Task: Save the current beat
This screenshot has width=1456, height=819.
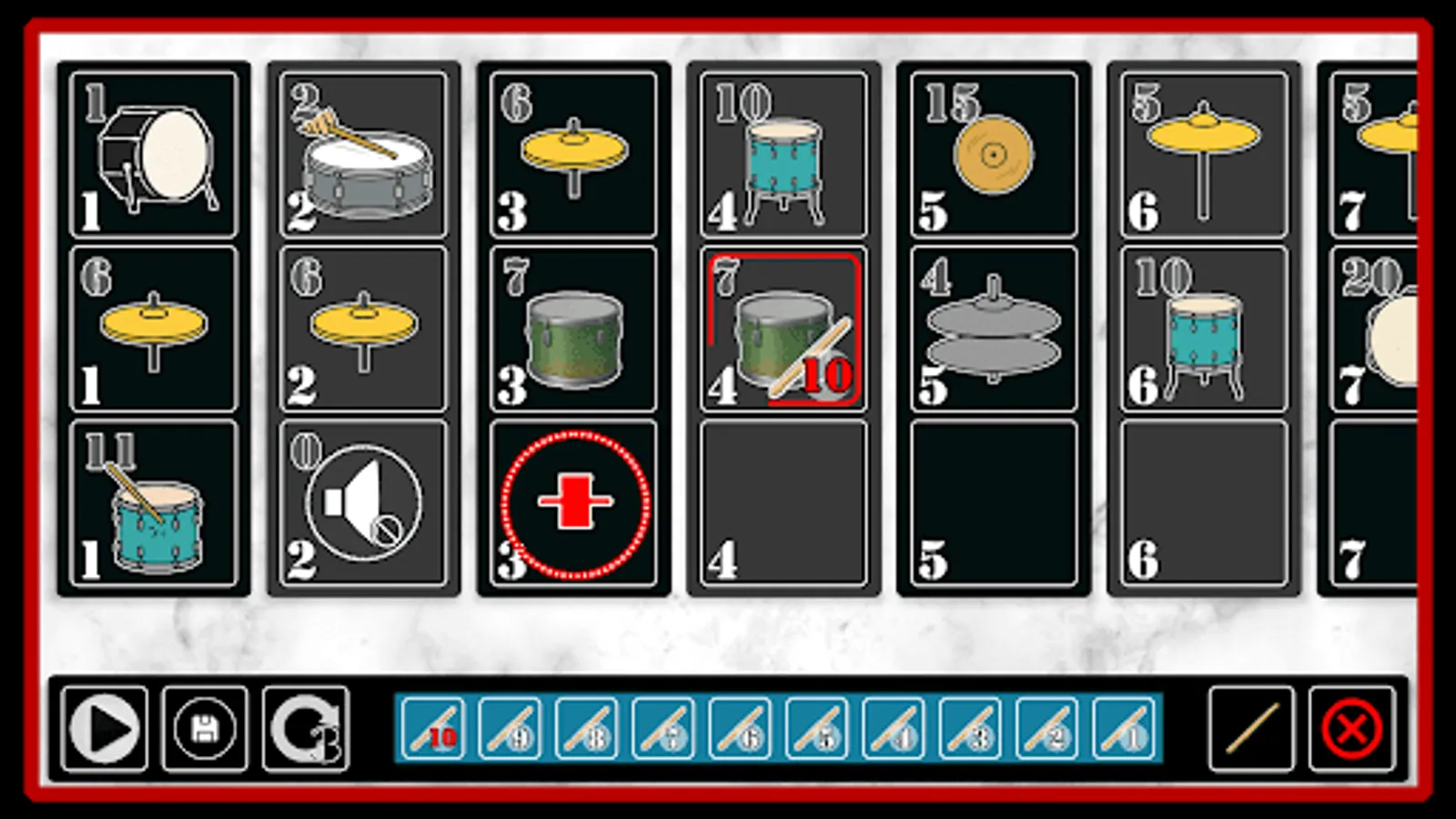Action: [204, 728]
